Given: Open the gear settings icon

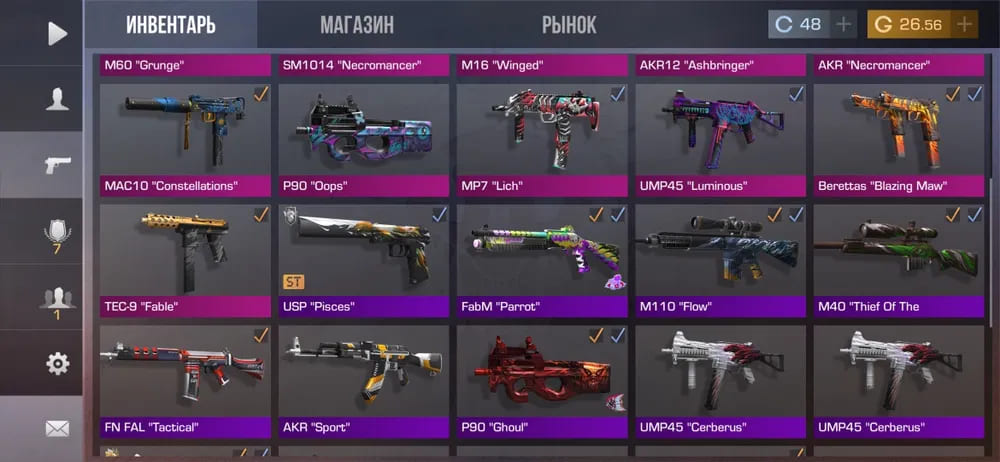Looking at the screenshot, I should coord(57,363).
